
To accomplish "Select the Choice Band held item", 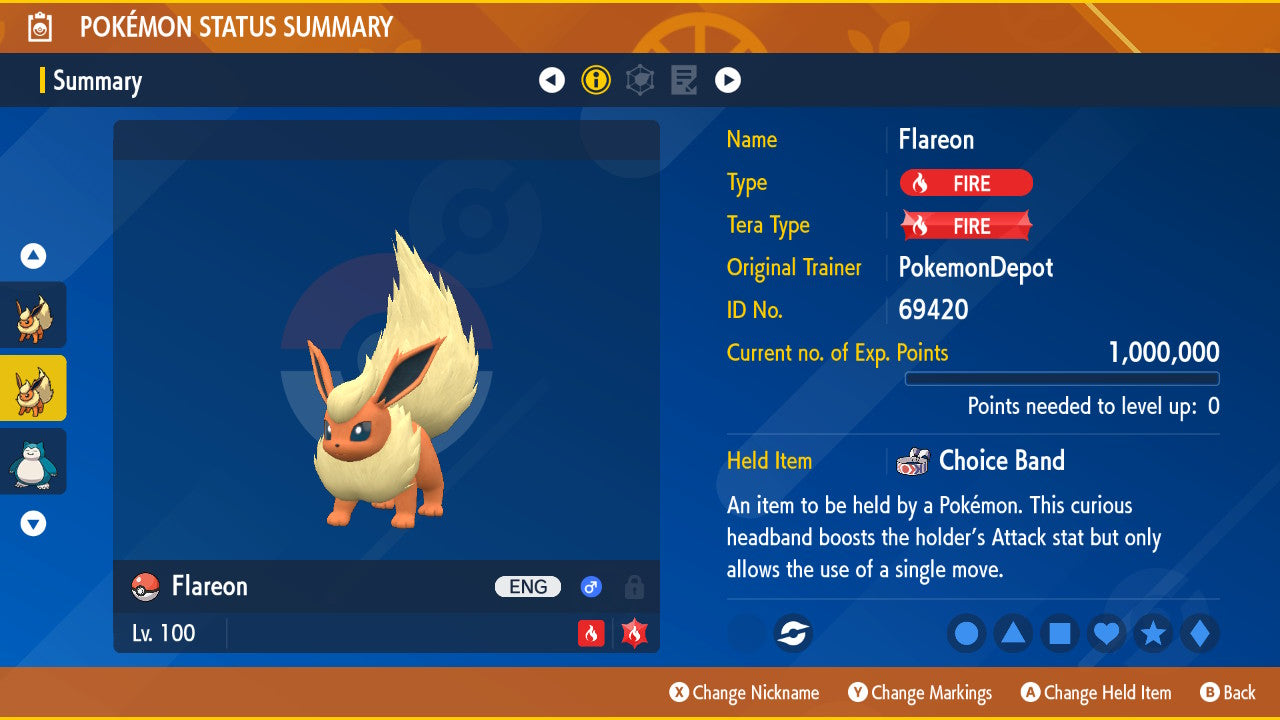I will (1001, 461).
